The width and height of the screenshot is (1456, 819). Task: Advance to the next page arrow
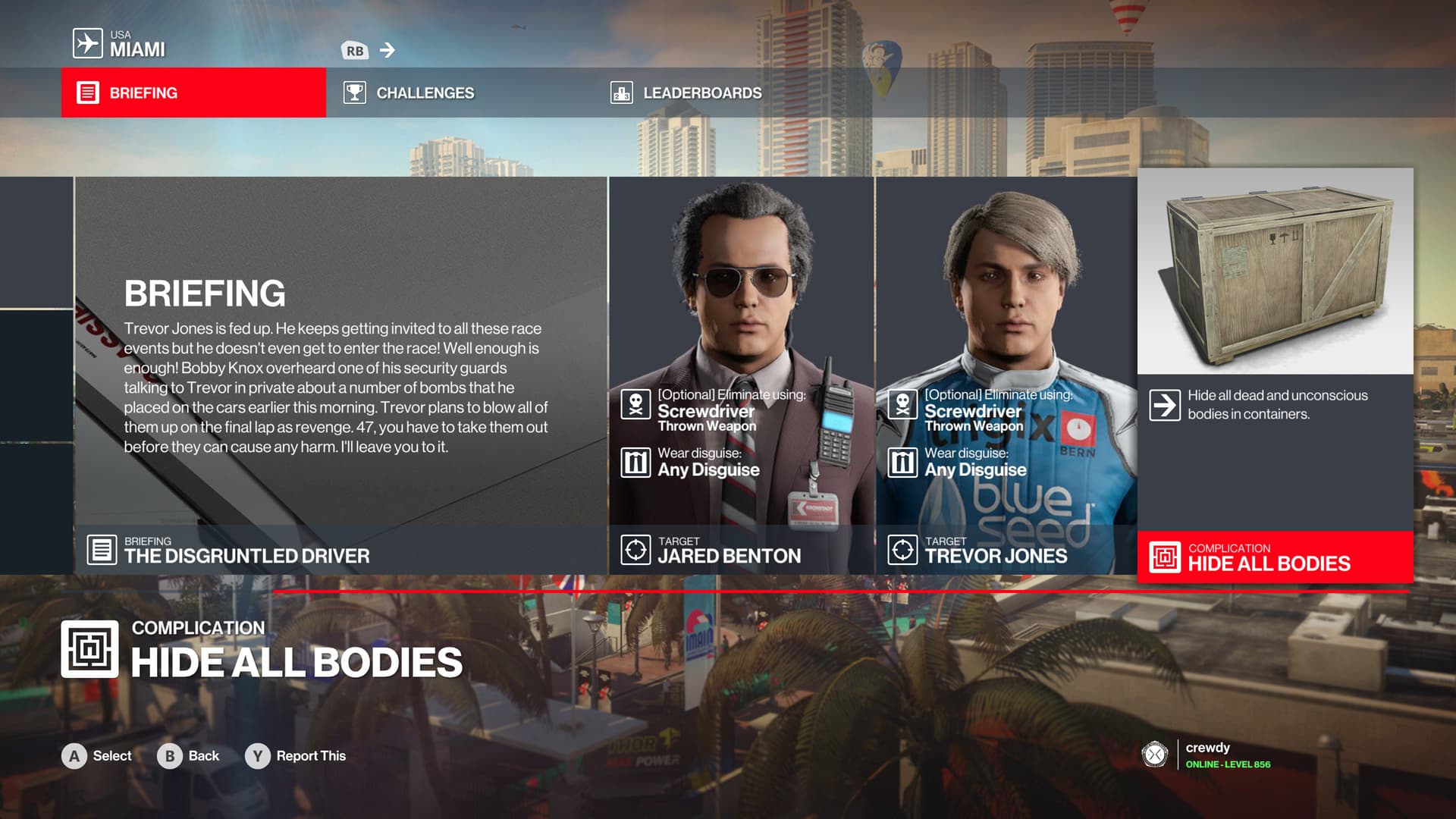(x=388, y=50)
